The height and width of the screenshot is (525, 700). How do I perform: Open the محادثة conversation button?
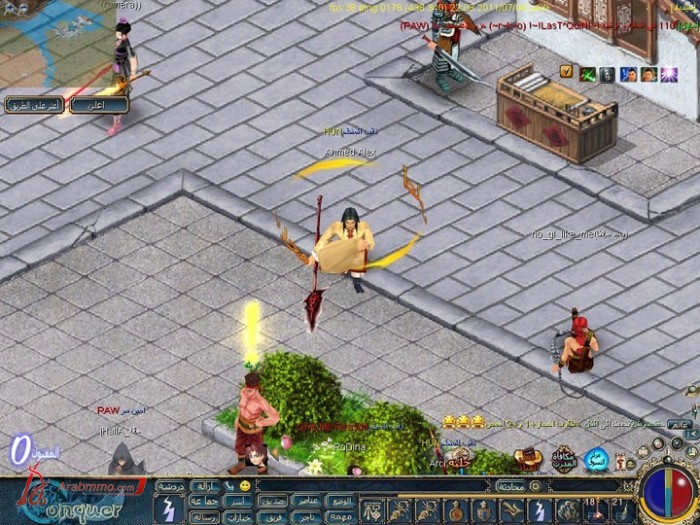coord(510,485)
